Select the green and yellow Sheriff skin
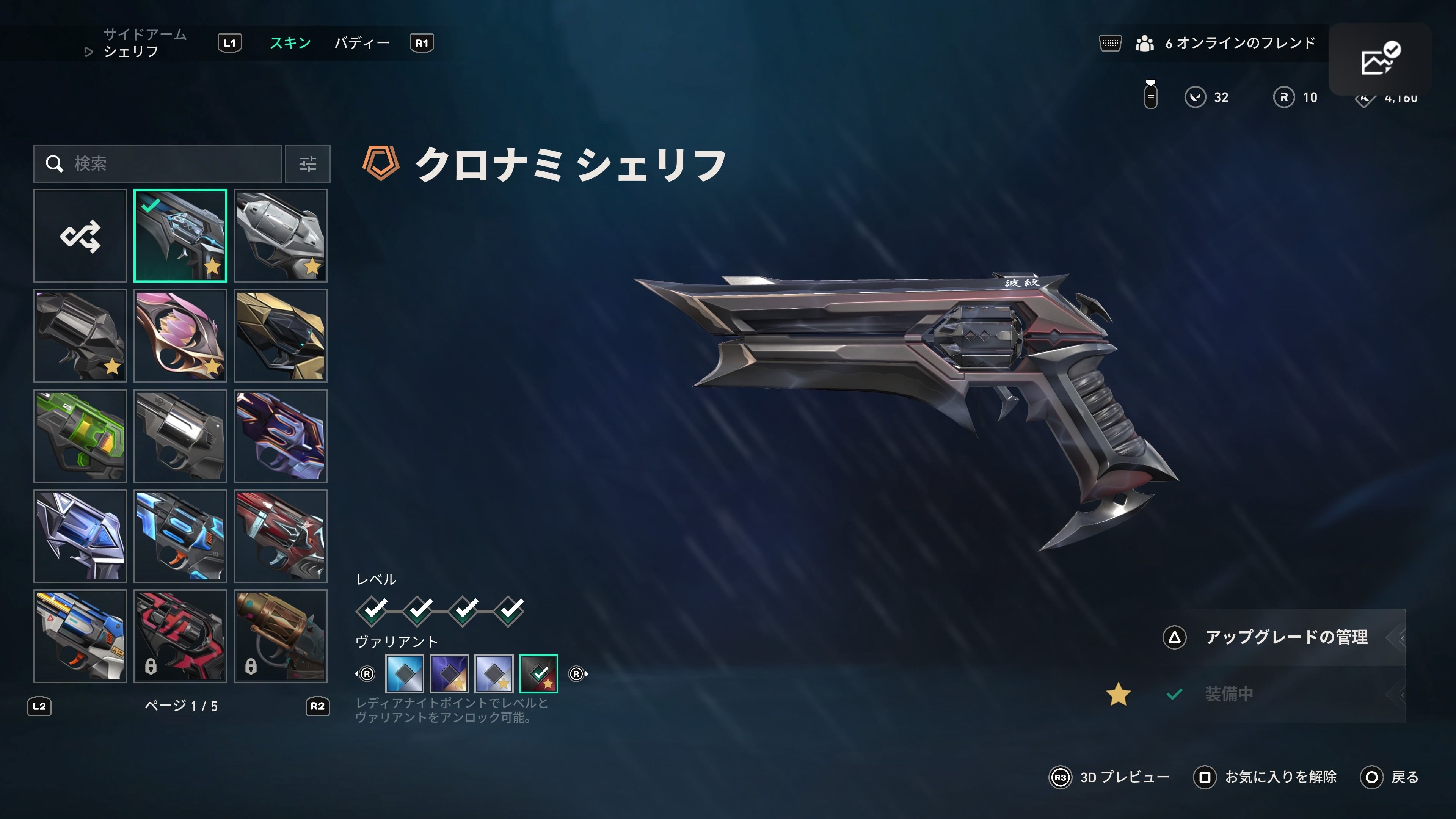The image size is (1456, 819). (x=80, y=436)
